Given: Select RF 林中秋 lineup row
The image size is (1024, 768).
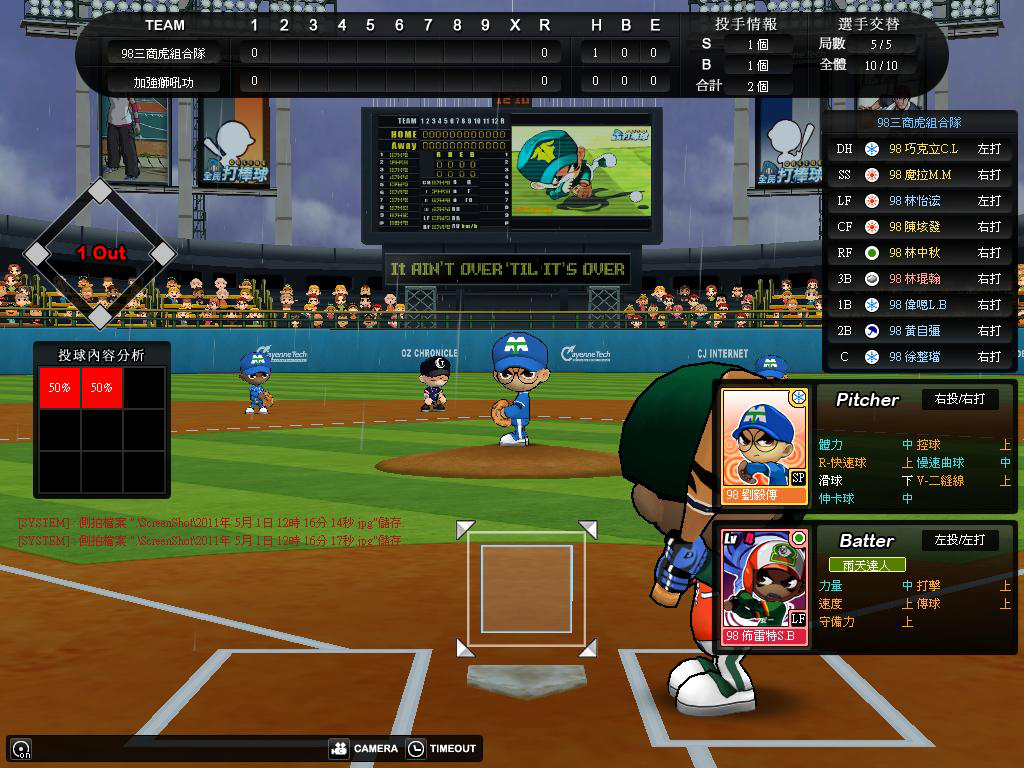Looking at the screenshot, I should point(919,253).
